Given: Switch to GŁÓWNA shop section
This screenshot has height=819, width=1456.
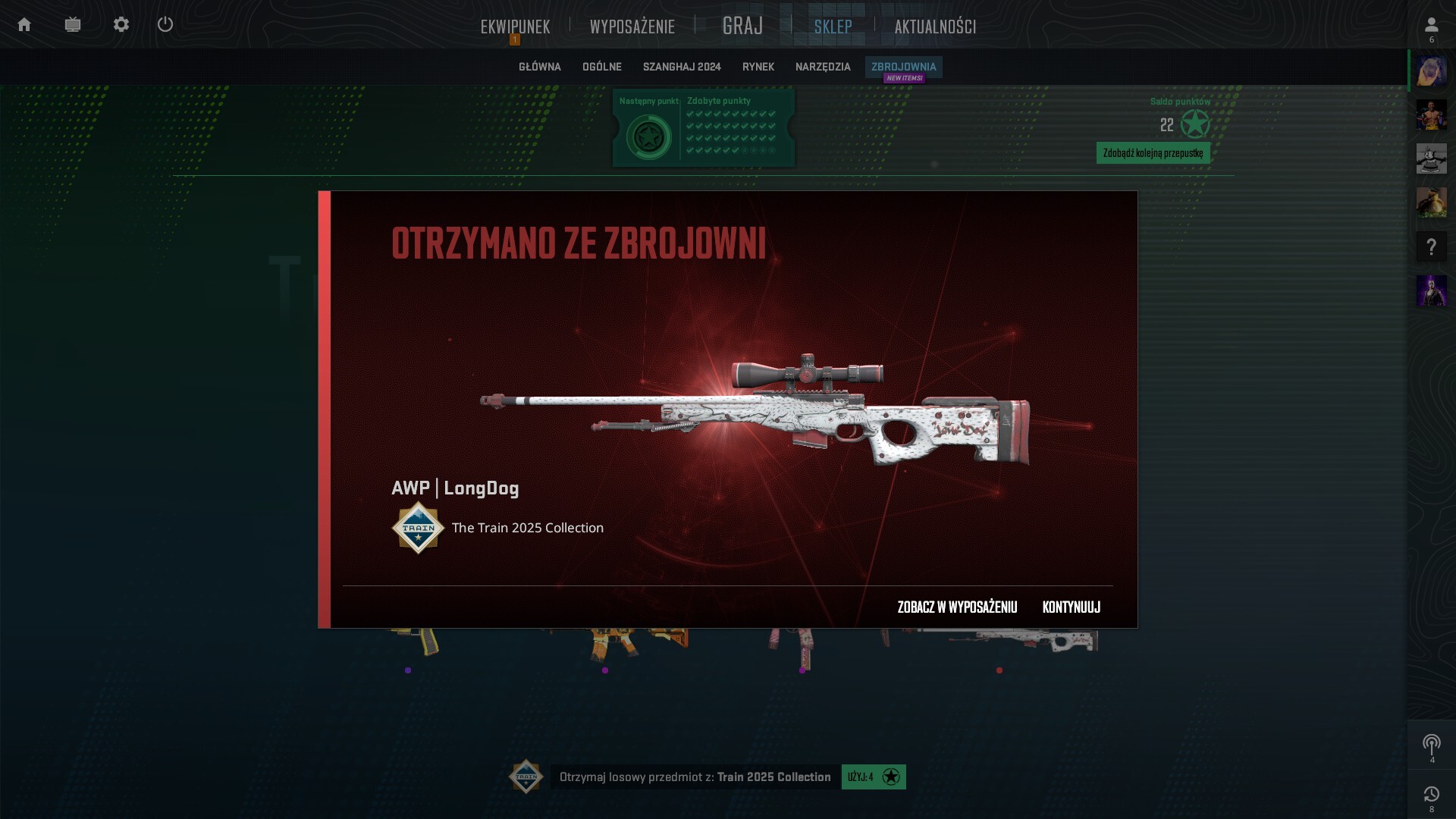Looking at the screenshot, I should tap(539, 67).
